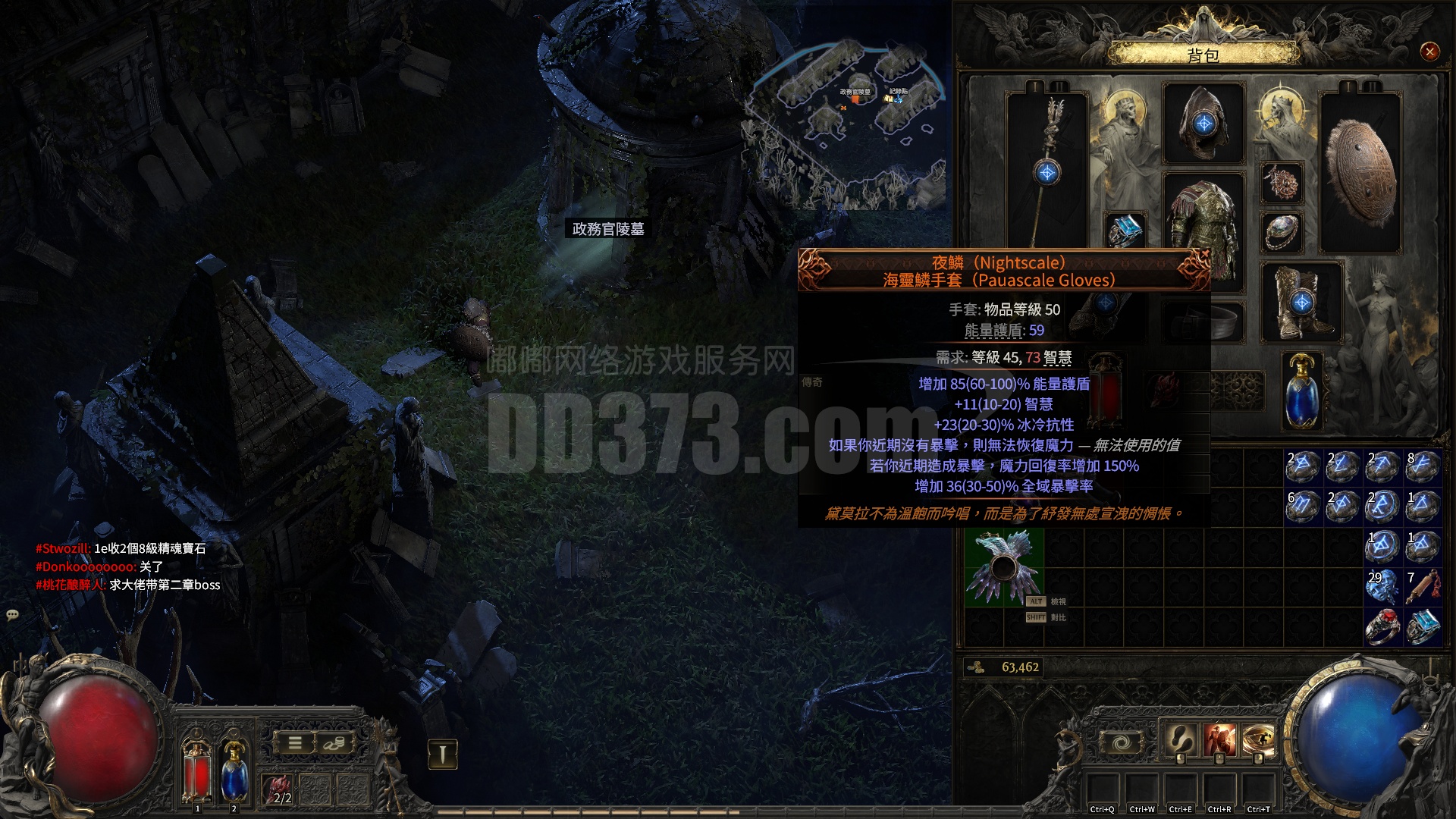Select the Nightscale gloves in the backpack
The width and height of the screenshot is (1456, 819).
[1003, 567]
